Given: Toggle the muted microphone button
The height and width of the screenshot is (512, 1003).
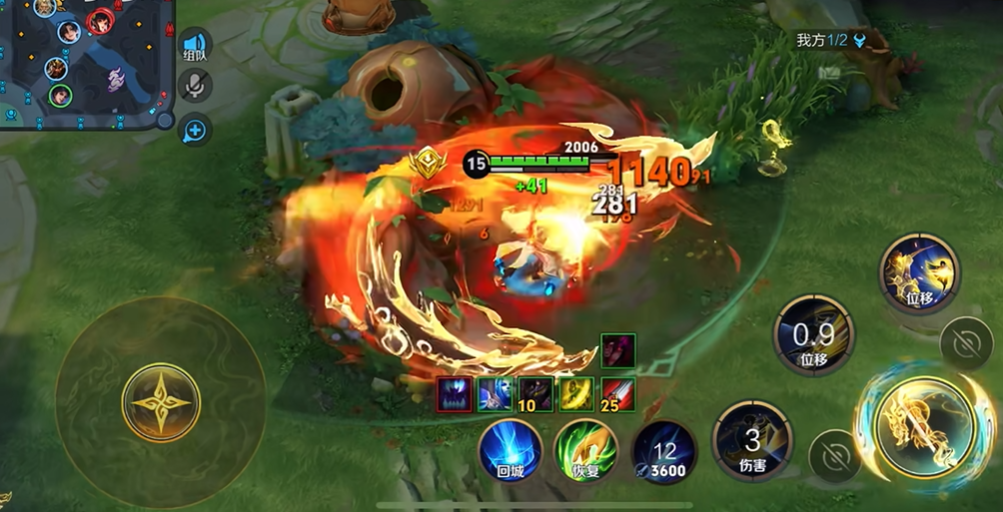Looking at the screenshot, I should coord(194,86).
